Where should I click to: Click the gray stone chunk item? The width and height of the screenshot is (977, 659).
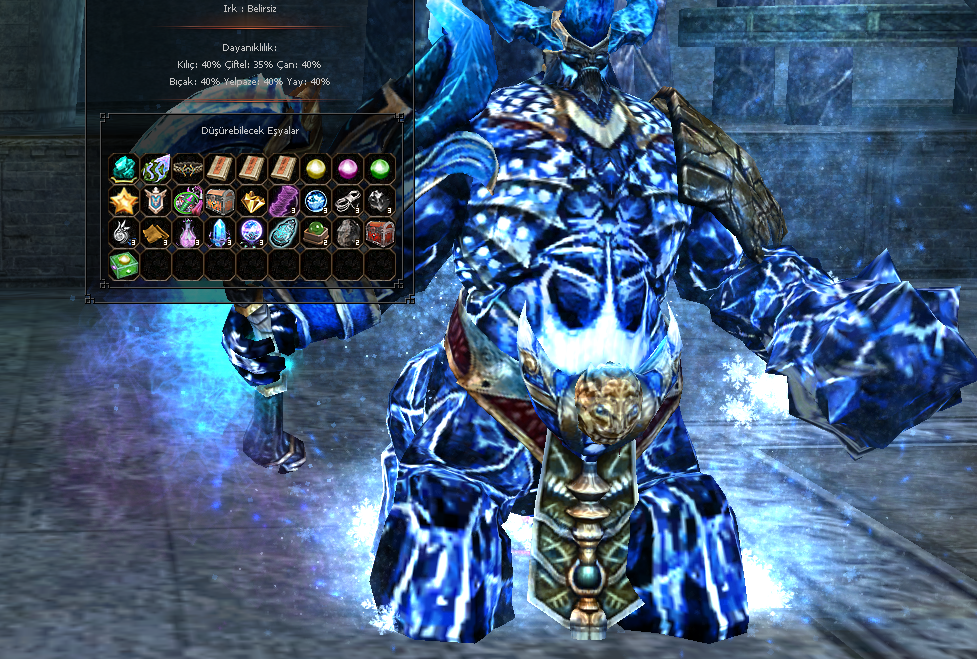click(348, 233)
